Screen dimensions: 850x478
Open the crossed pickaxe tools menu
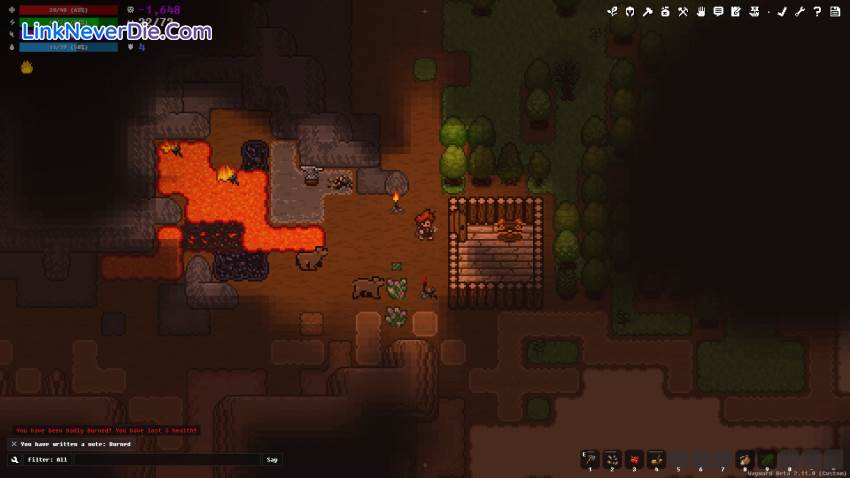click(683, 12)
